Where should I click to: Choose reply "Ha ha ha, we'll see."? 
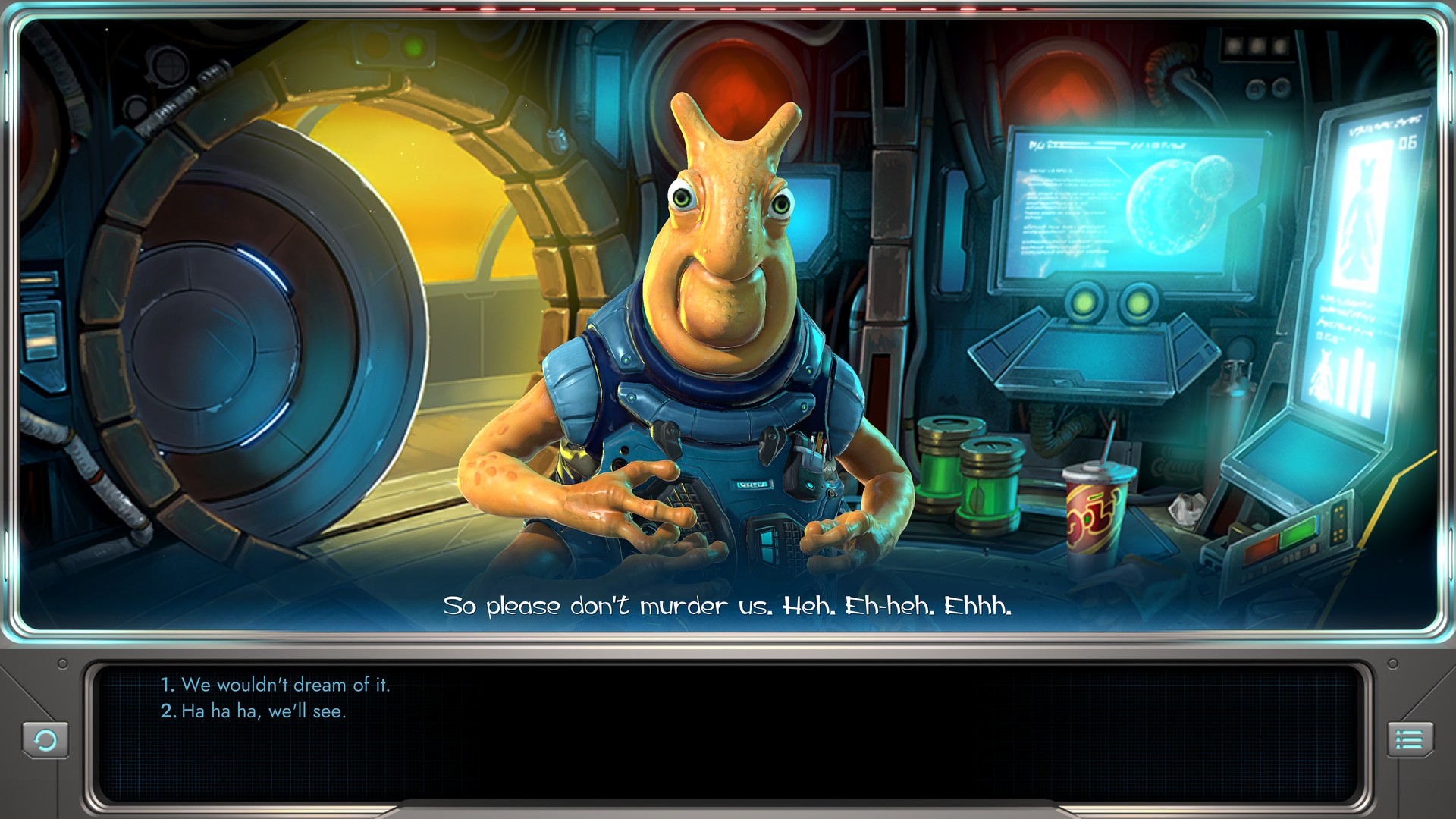point(264,711)
